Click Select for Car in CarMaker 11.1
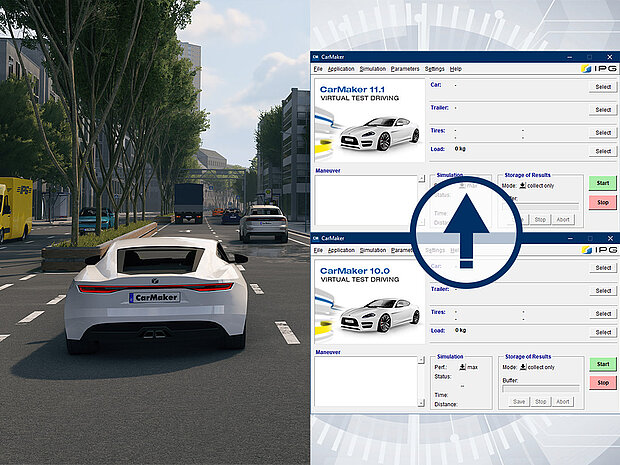Image resolution: width=620 pixels, height=465 pixels. [x=603, y=87]
